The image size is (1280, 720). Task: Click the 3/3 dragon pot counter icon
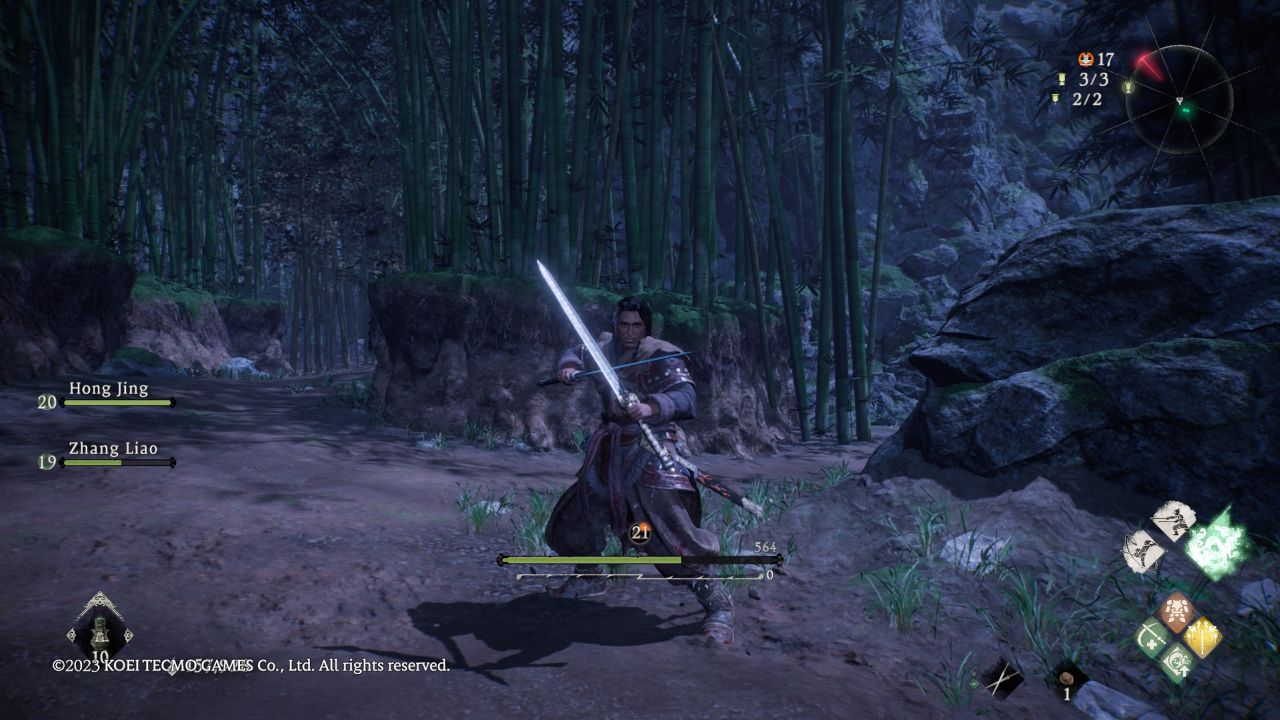1062,79
